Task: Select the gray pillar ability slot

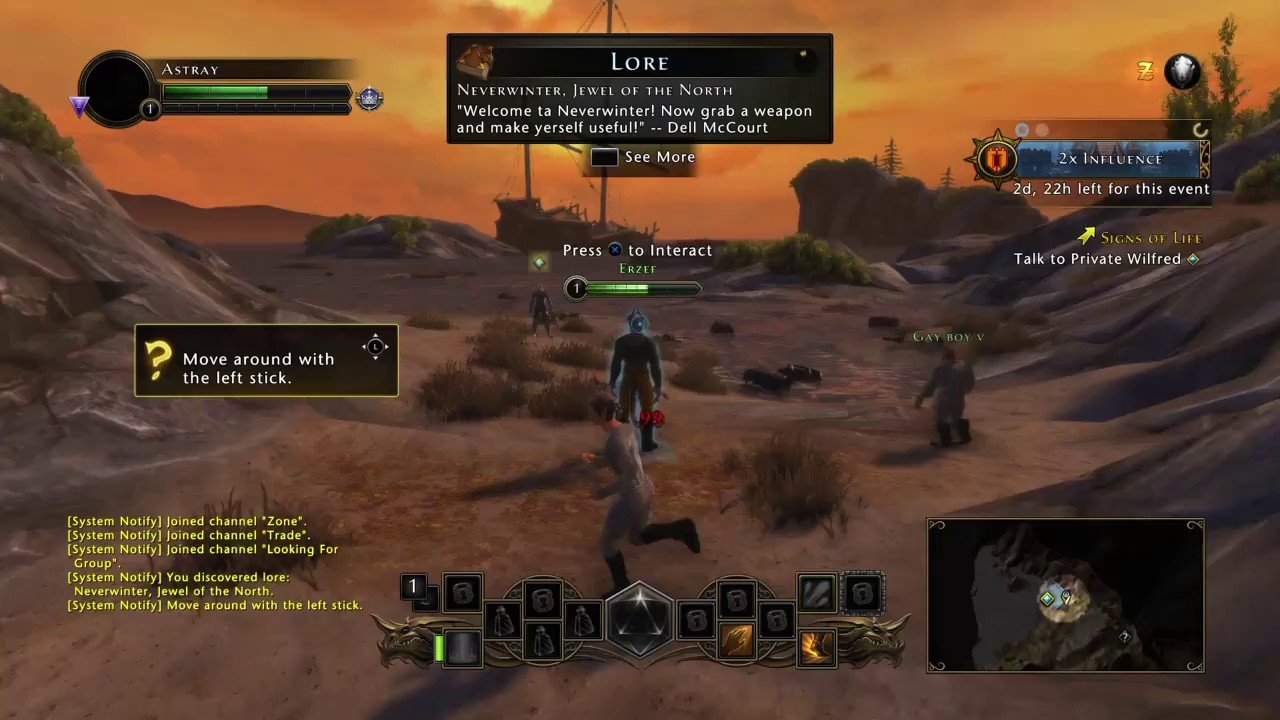Action: [x=463, y=648]
